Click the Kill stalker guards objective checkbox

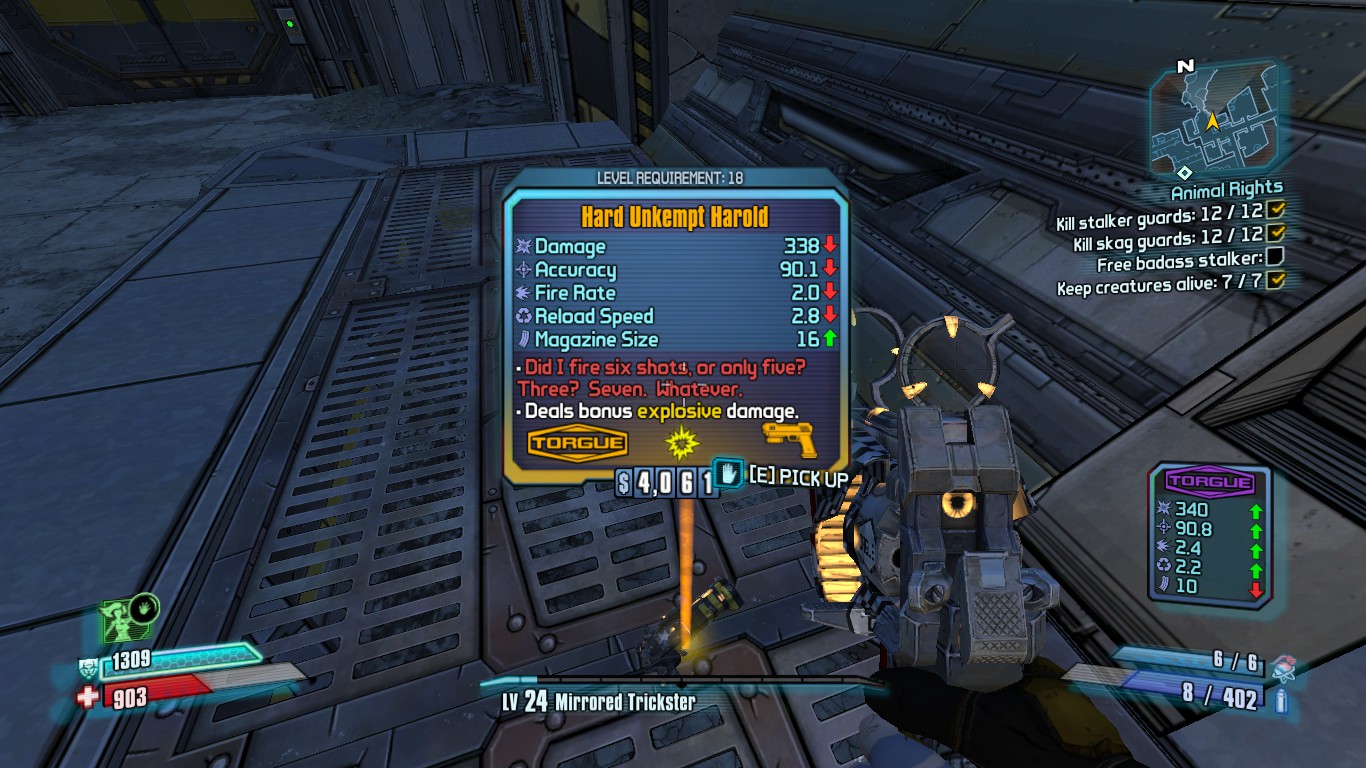(1275, 211)
